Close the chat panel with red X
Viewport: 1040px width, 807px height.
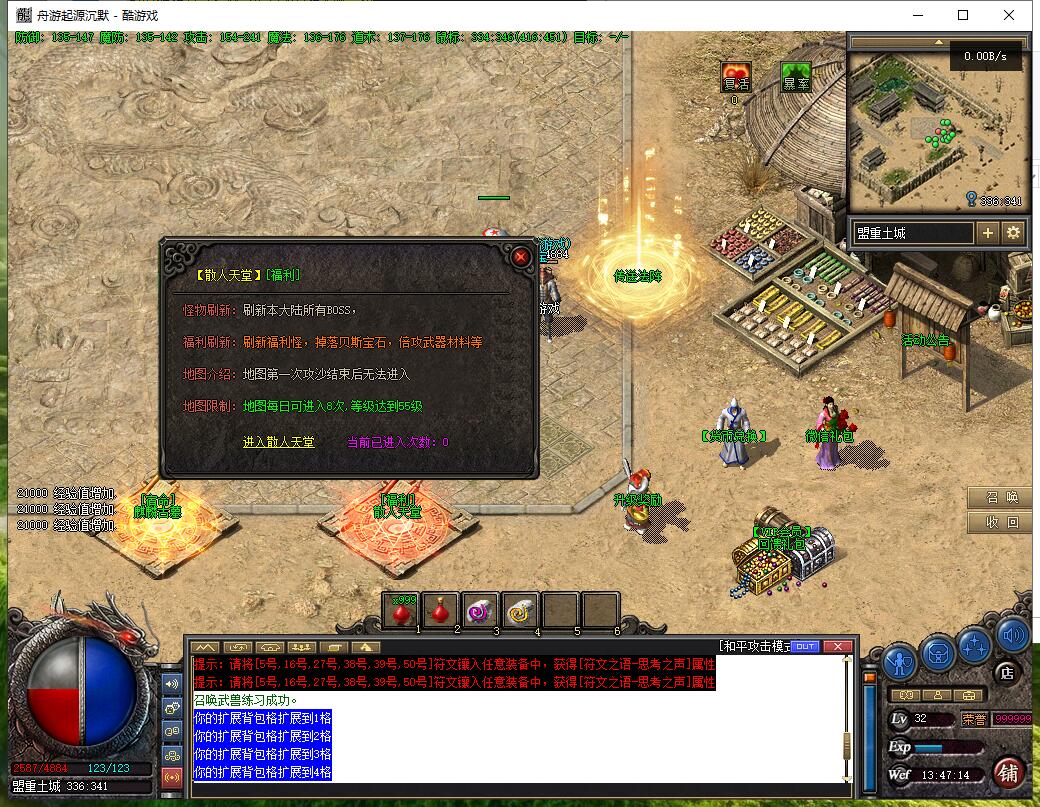[837, 646]
